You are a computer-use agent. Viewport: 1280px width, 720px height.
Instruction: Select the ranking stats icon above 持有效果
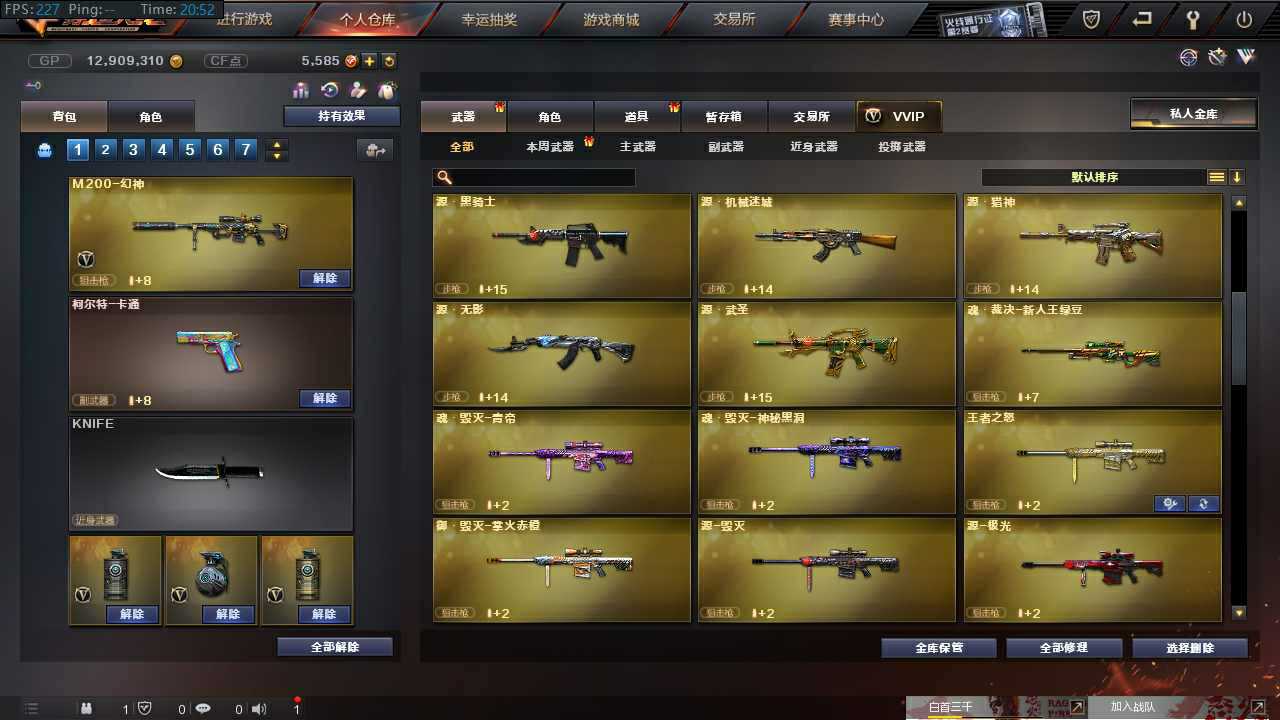(300, 89)
